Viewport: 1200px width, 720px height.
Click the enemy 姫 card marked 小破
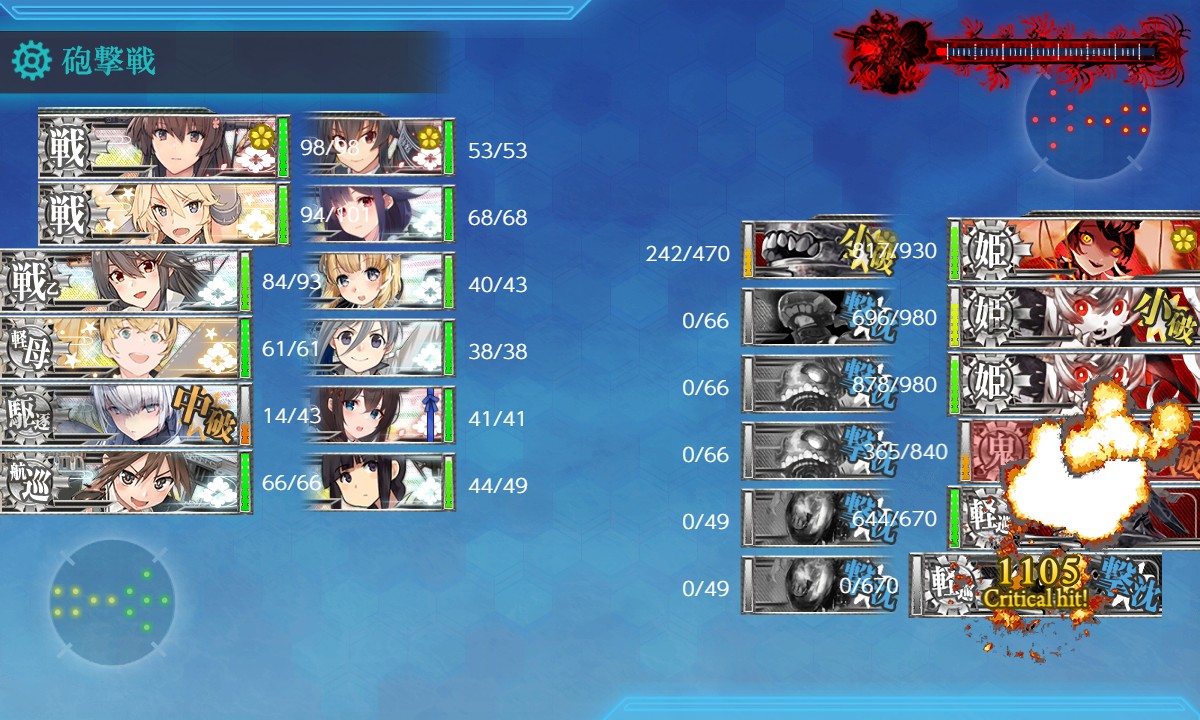click(1075, 315)
